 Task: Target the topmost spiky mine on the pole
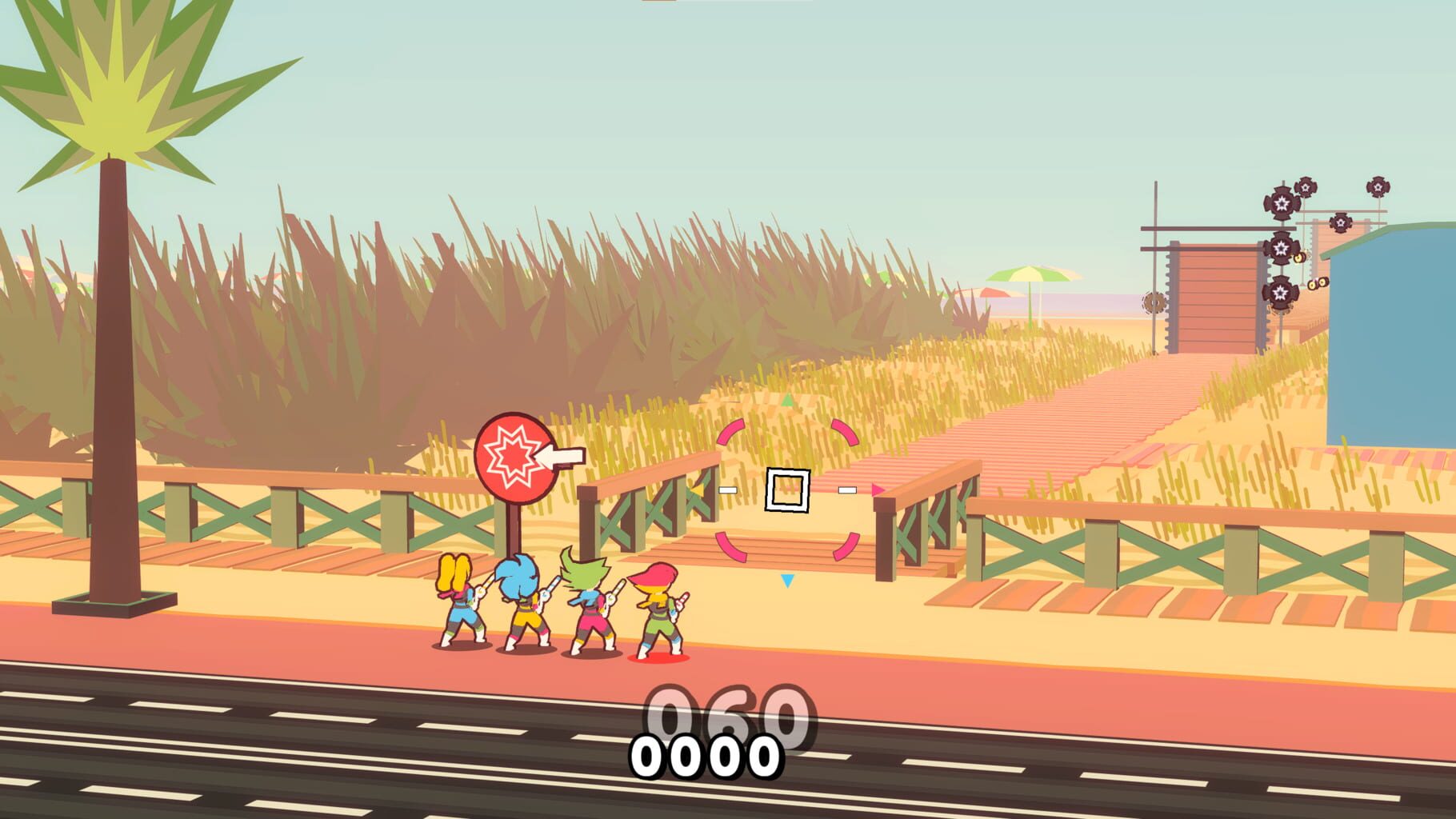point(1281,202)
